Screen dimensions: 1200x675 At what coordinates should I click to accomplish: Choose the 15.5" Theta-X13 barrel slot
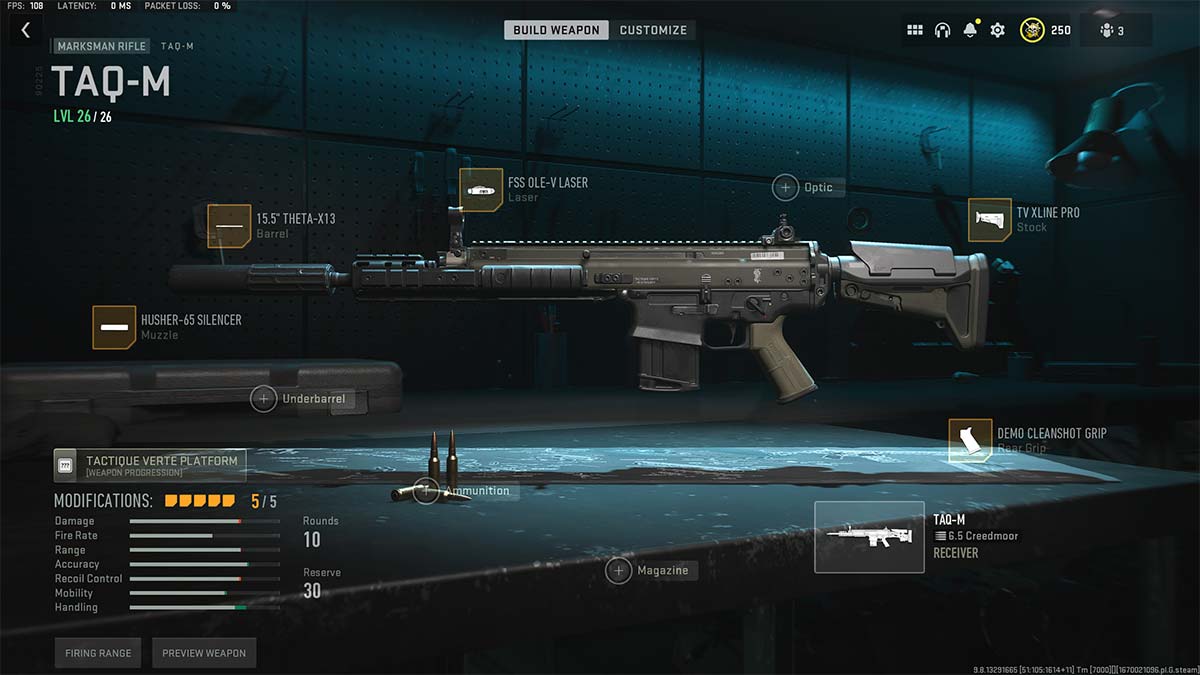coord(229,226)
